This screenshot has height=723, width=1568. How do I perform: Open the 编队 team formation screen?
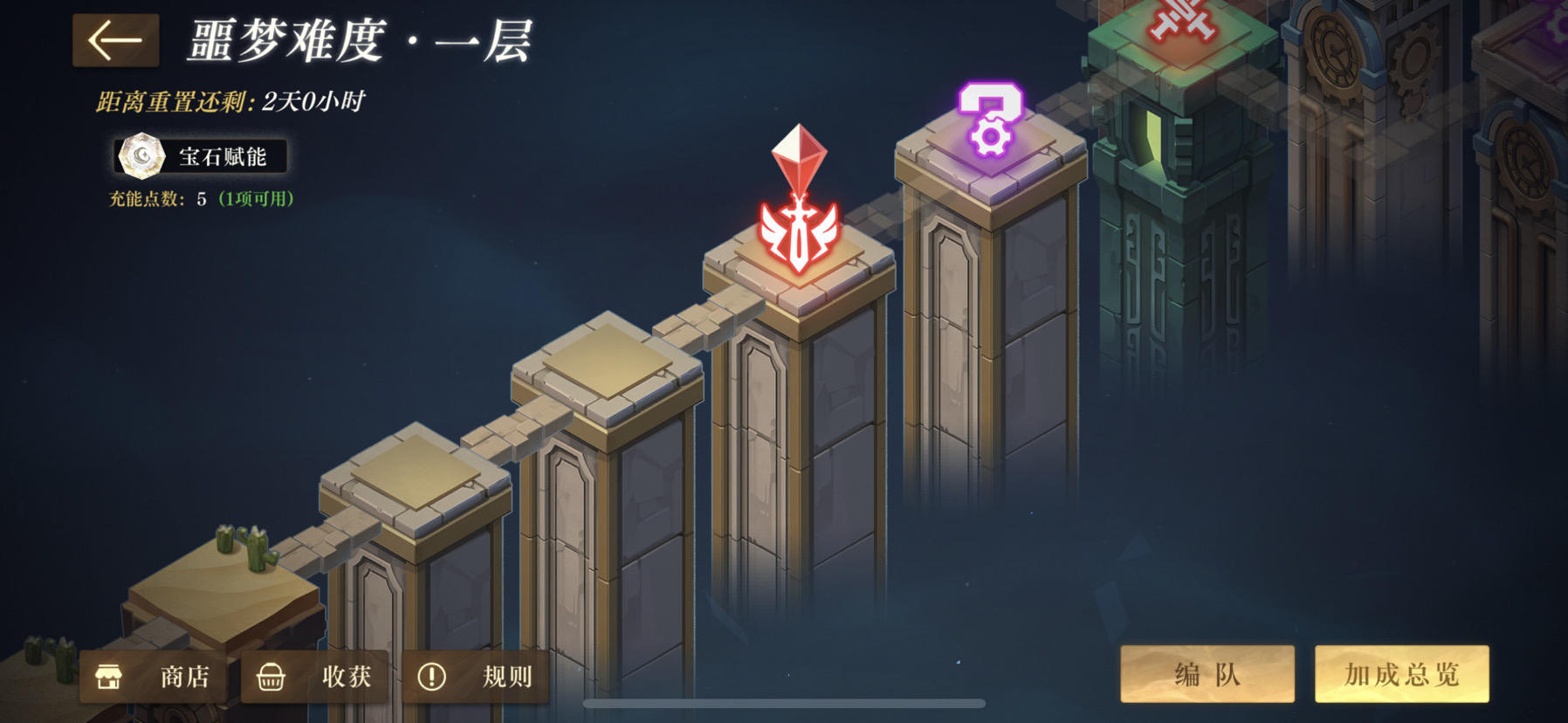click(x=1208, y=674)
